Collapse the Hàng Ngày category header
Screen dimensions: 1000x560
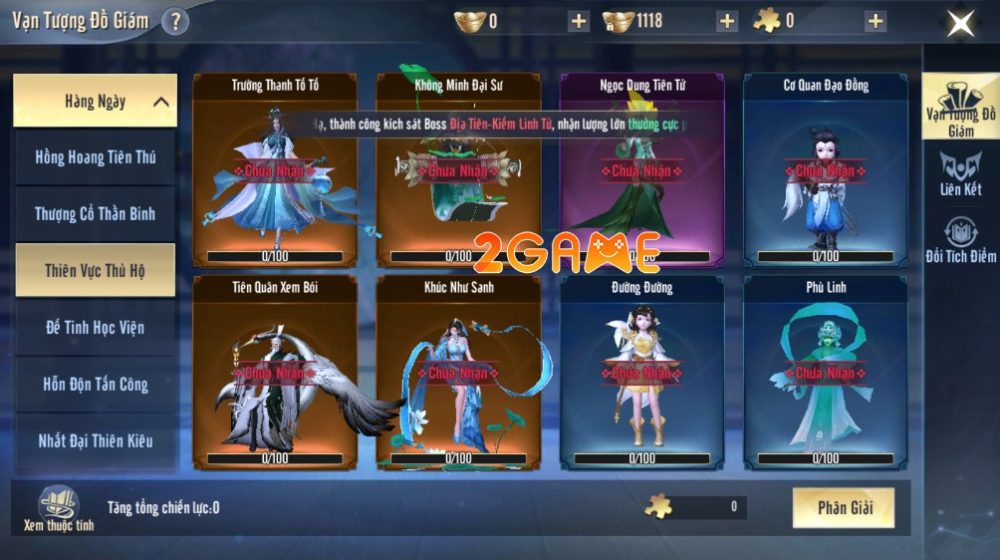[95, 101]
